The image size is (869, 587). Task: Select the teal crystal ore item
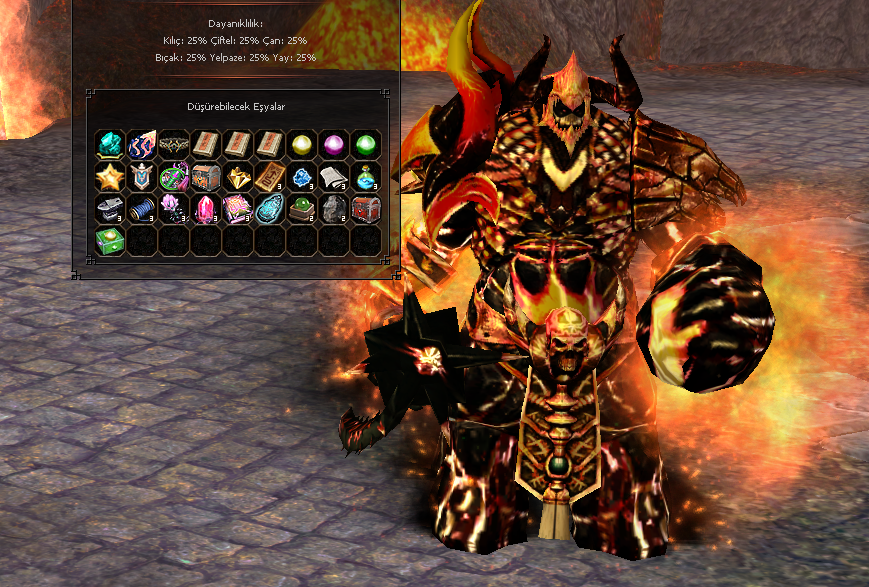pyautogui.click(x=110, y=144)
